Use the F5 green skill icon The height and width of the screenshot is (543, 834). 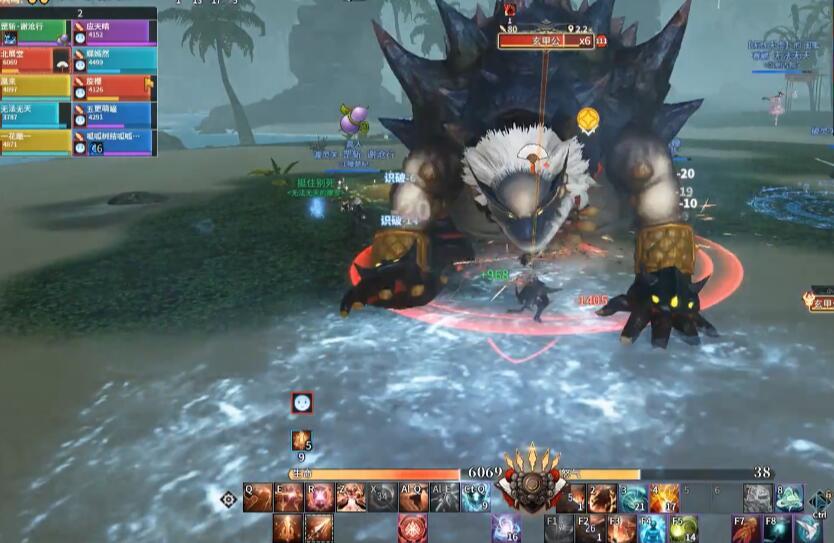(x=683, y=527)
